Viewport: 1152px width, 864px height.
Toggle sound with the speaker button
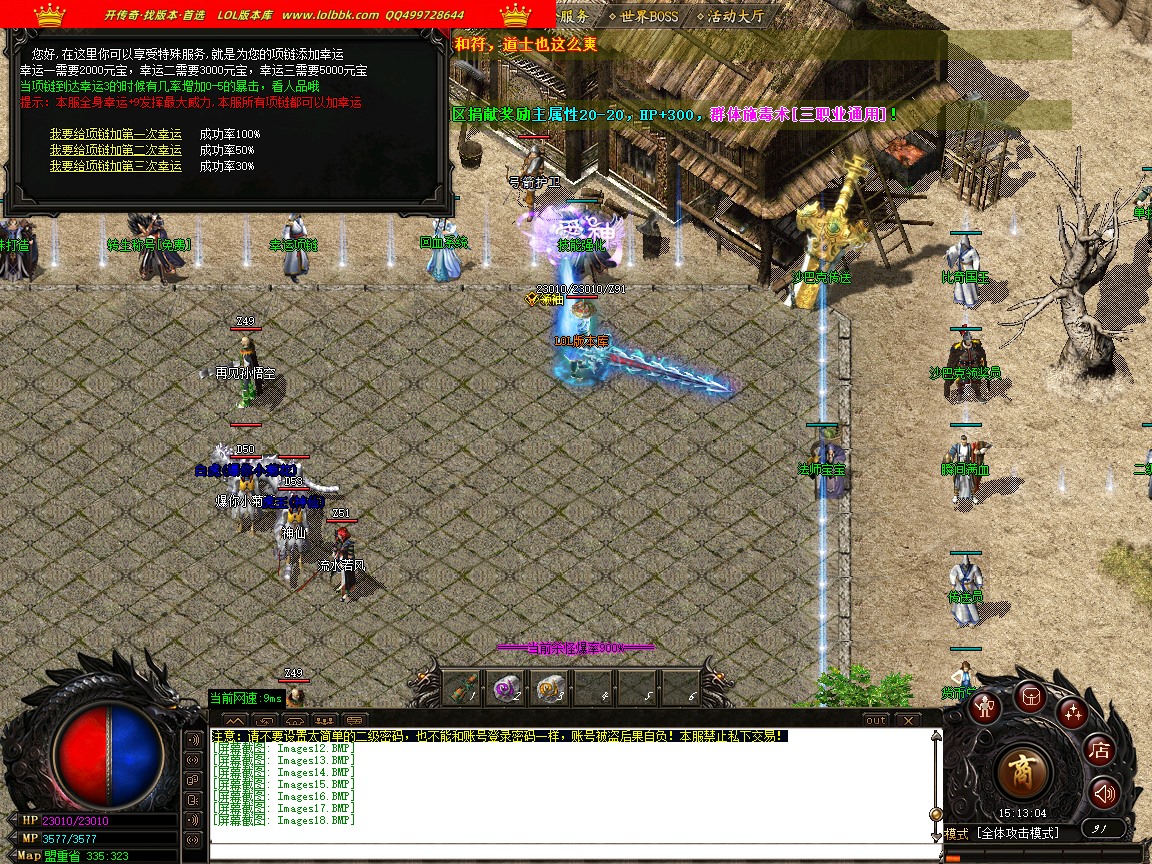(1104, 794)
